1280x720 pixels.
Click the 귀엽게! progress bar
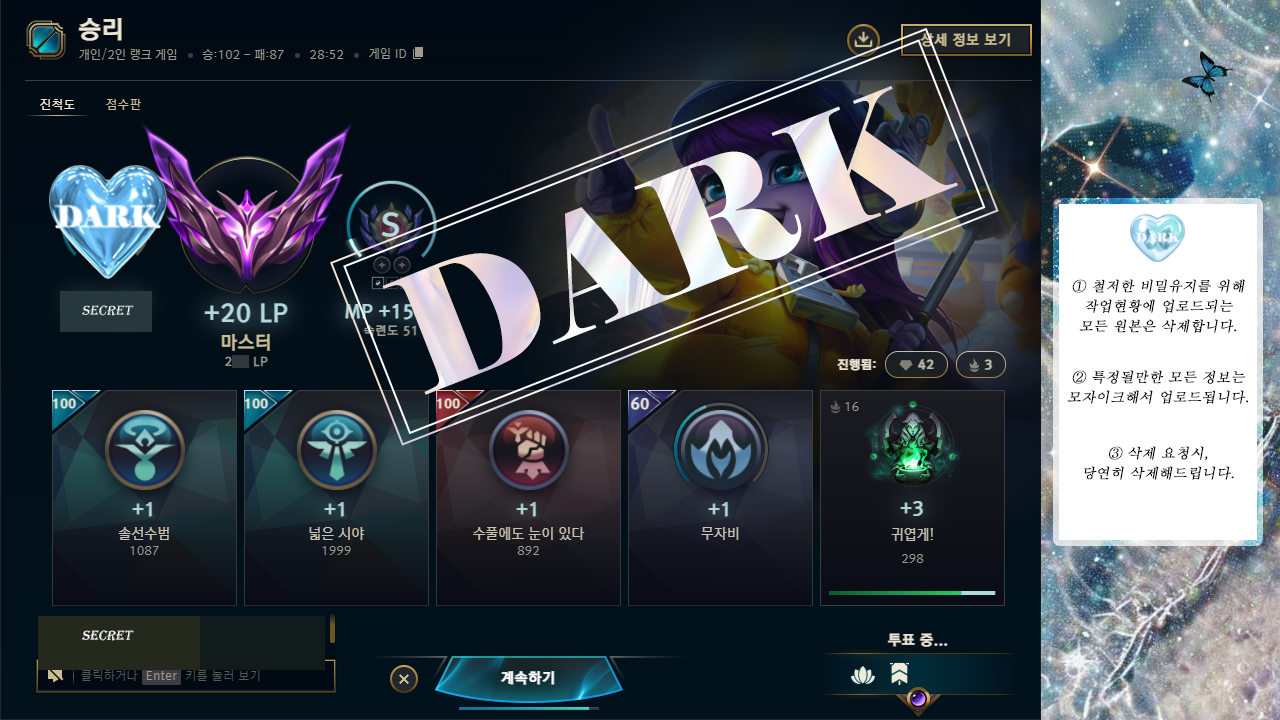coord(912,593)
